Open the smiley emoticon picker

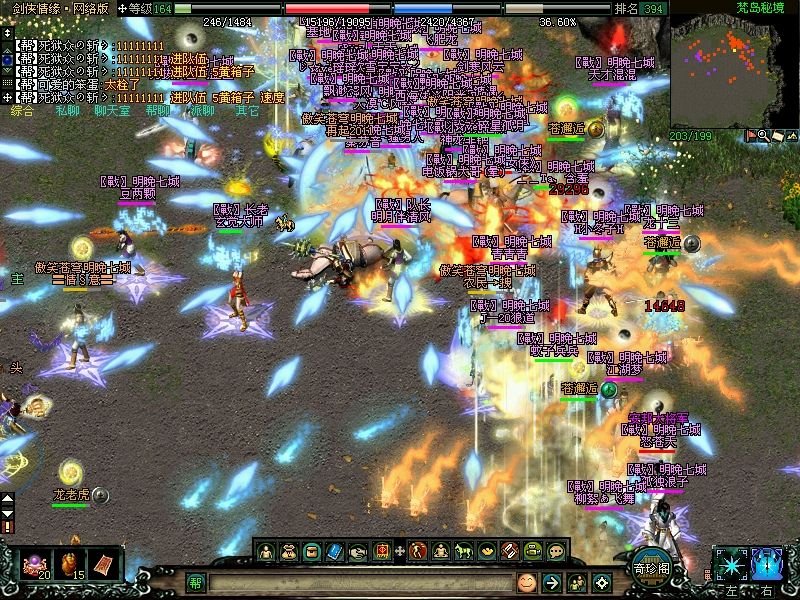click(527, 582)
